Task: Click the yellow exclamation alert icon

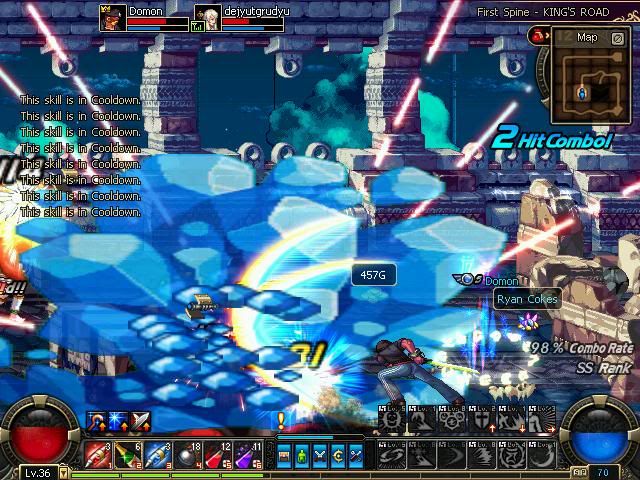Action: [281, 421]
